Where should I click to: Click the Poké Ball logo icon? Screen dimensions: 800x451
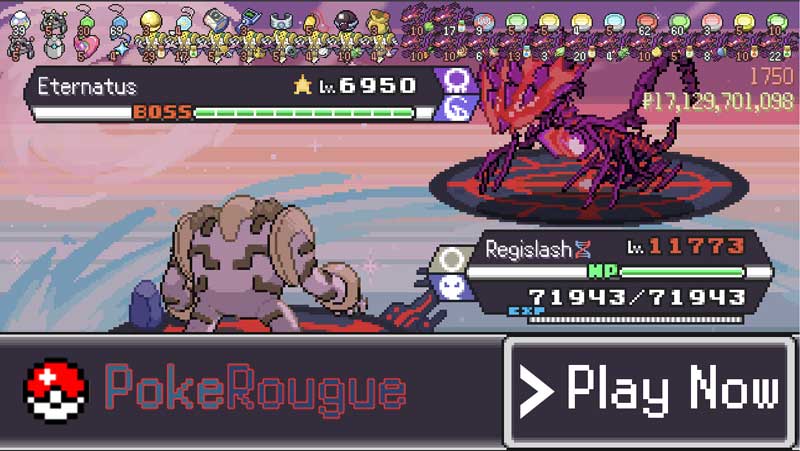click(56, 391)
